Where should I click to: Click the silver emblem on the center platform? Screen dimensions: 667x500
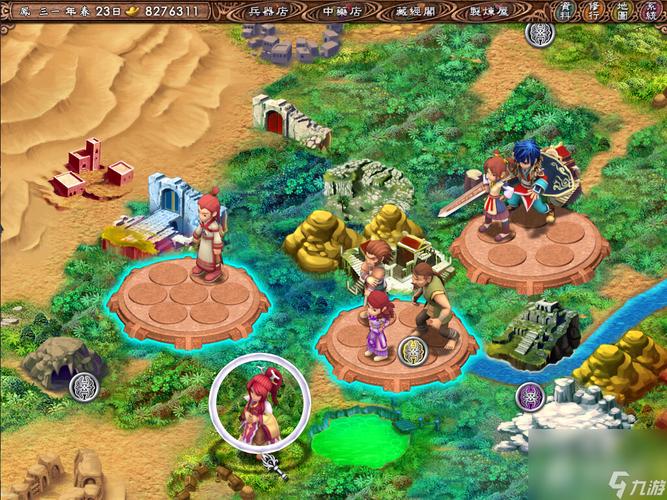click(411, 350)
